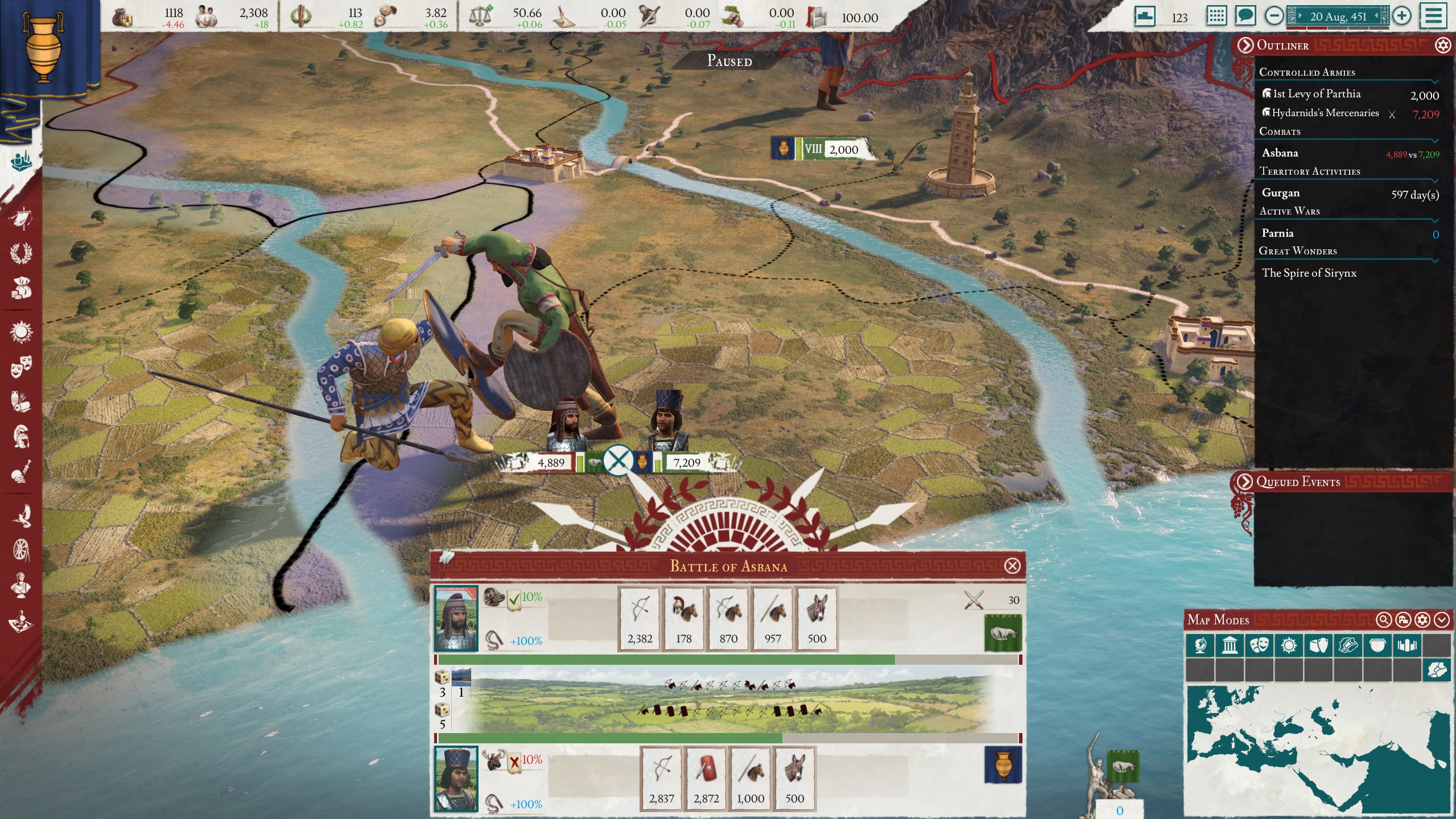Select 1st Levy of Parthia army

pyautogui.click(x=1317, y=94)
